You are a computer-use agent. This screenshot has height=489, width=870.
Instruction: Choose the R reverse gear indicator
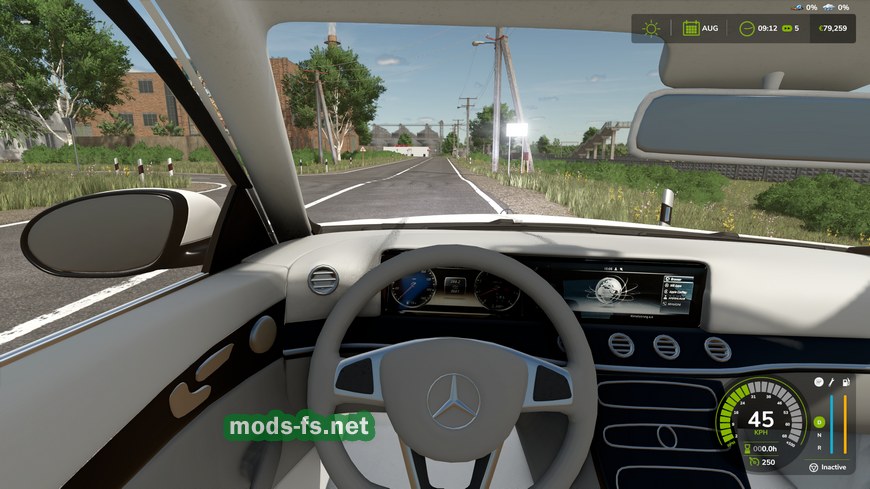click(818, 449)
